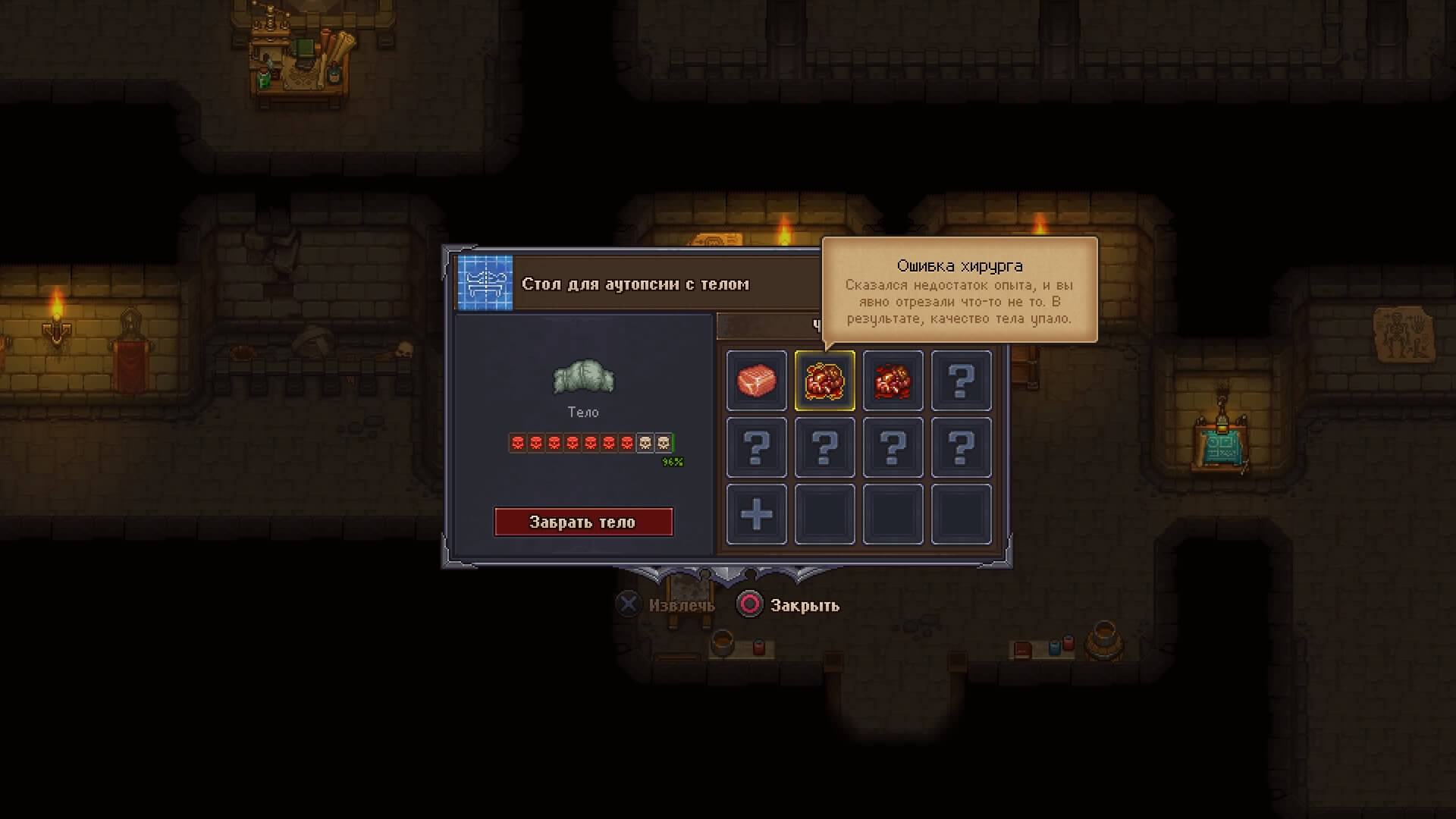The image size is (1456, 819).
Task: Select the wrapped body icon
Action: (x=583, y=378)
